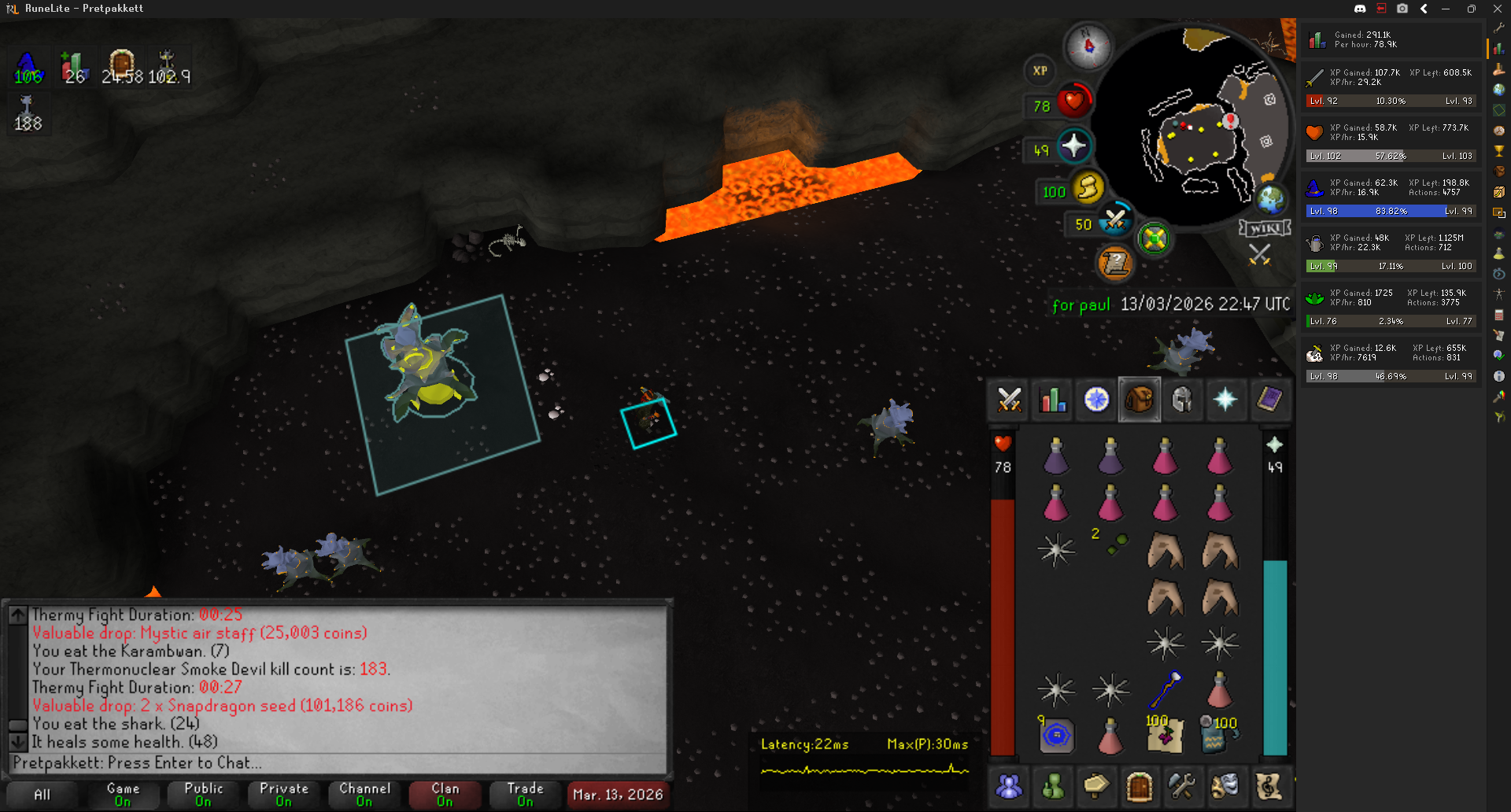Open the Logout door tab

point(1139,785)
